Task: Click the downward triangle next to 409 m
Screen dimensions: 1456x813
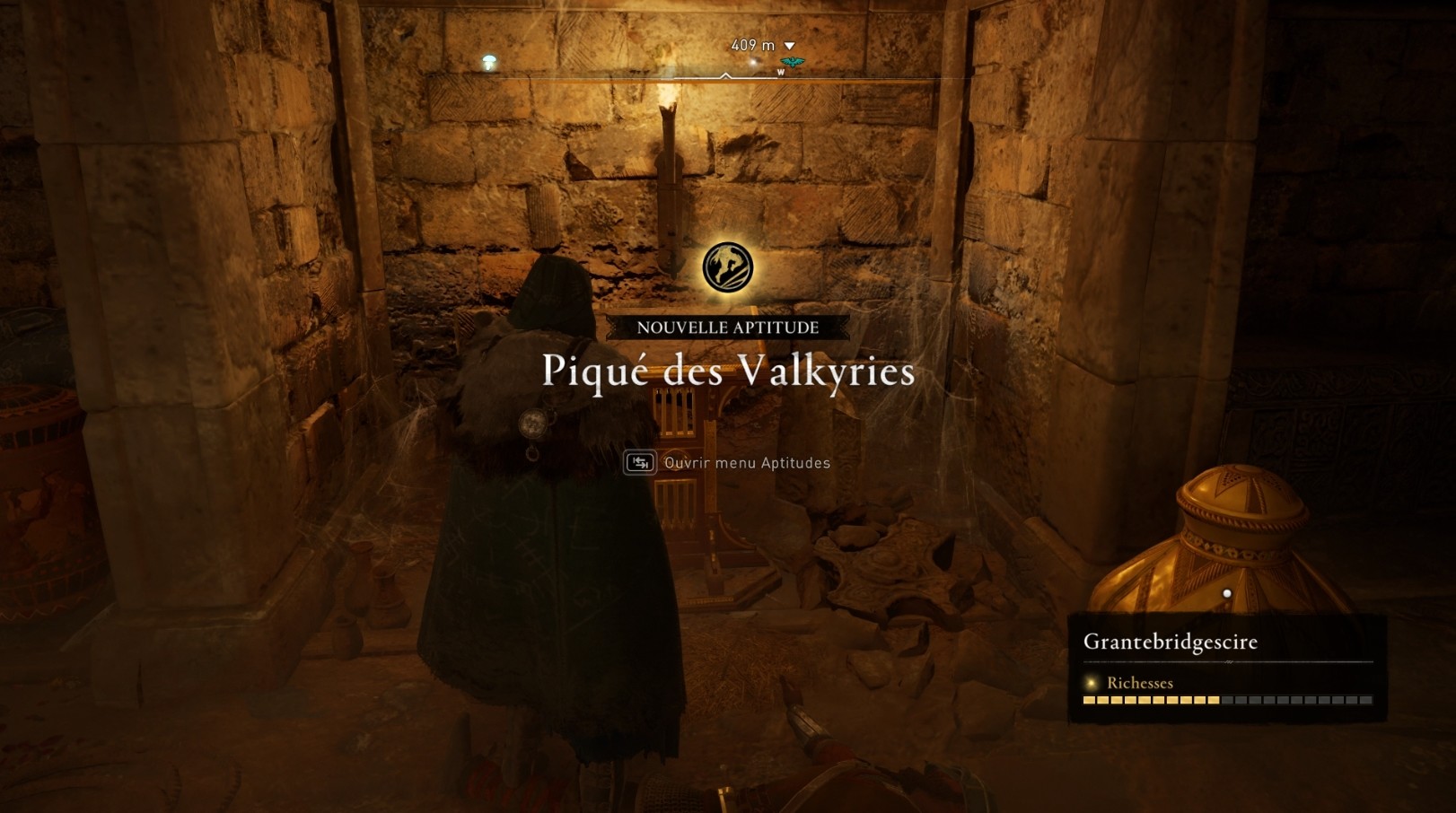Action: point(790,44)
